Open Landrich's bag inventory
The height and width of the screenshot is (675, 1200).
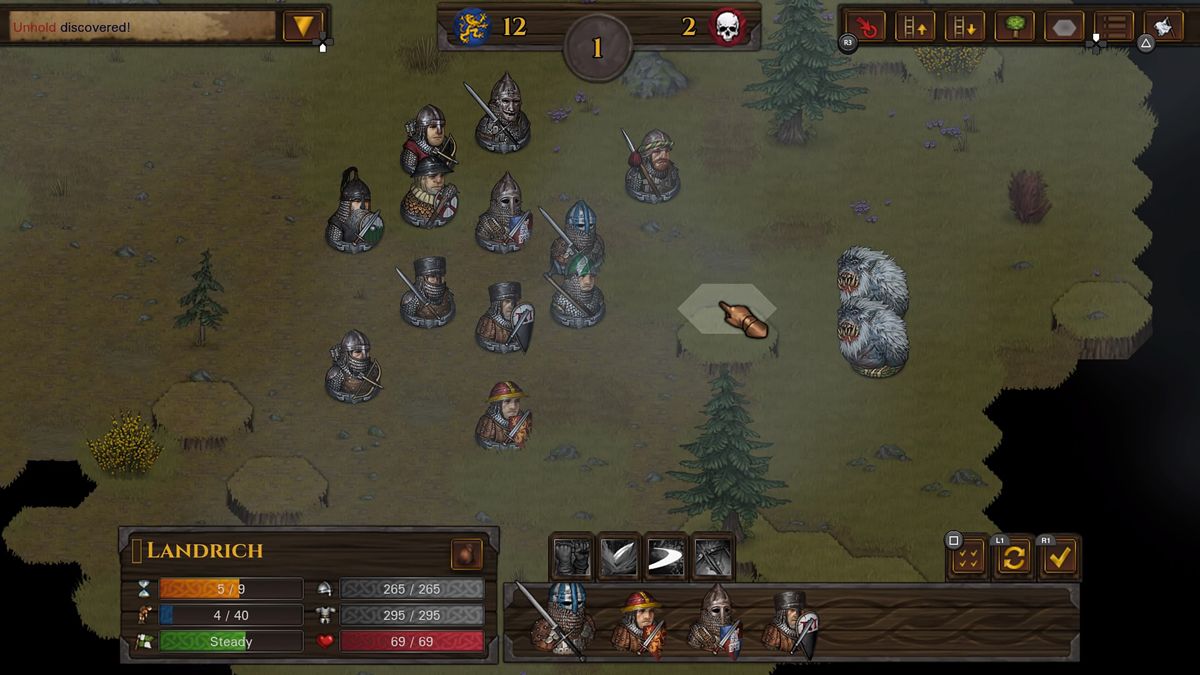click(x=467, y=554)
